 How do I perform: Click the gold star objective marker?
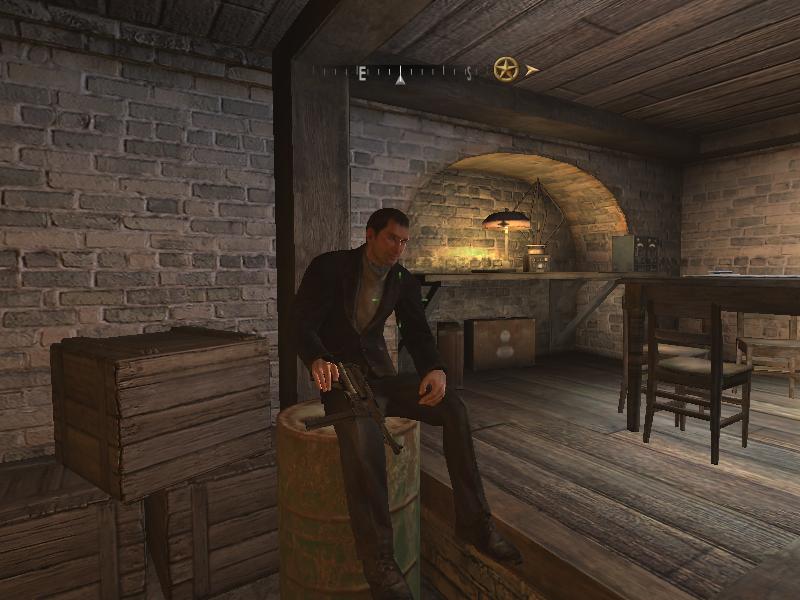point(505,70)
